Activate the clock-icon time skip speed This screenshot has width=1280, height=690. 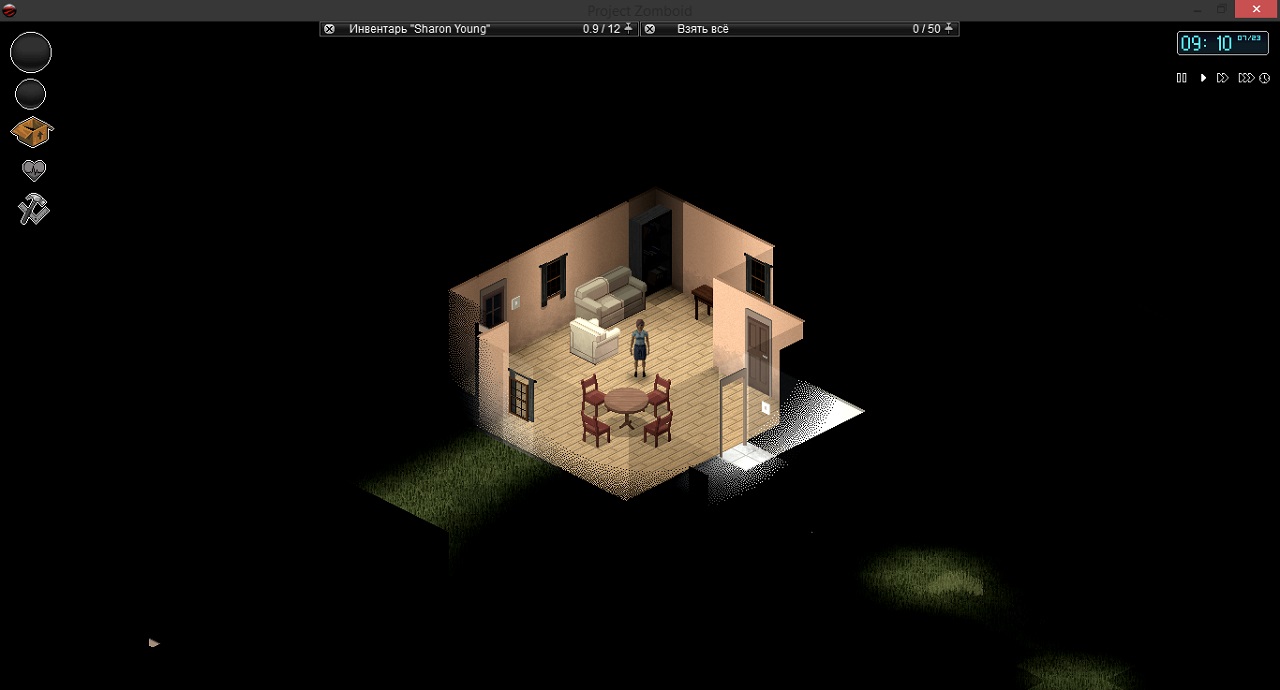[1265, 78]
